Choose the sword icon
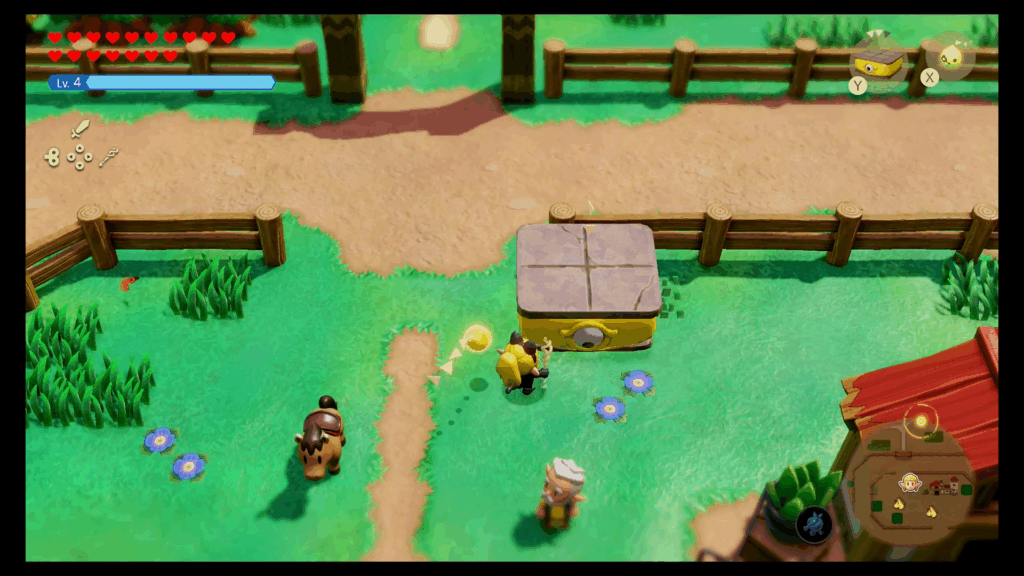This screenshot has height=576, width=1024. pos(80,129)
